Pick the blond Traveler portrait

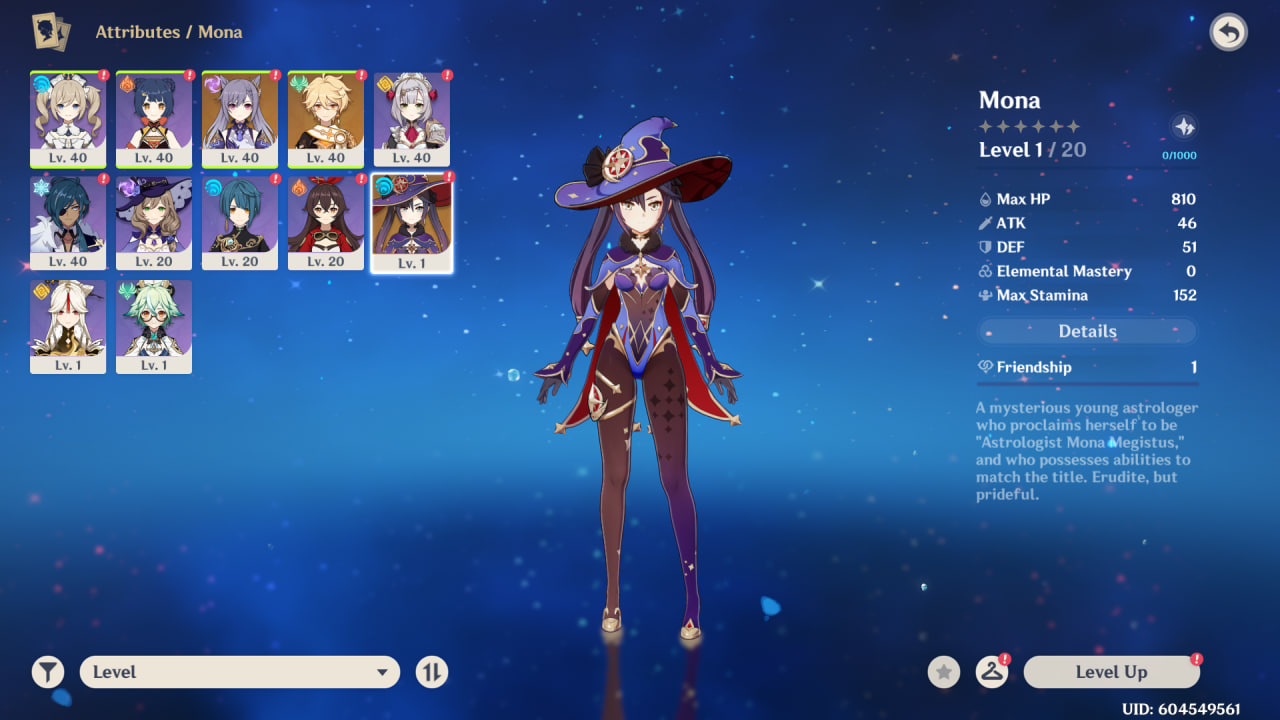(x=326, y=118)
